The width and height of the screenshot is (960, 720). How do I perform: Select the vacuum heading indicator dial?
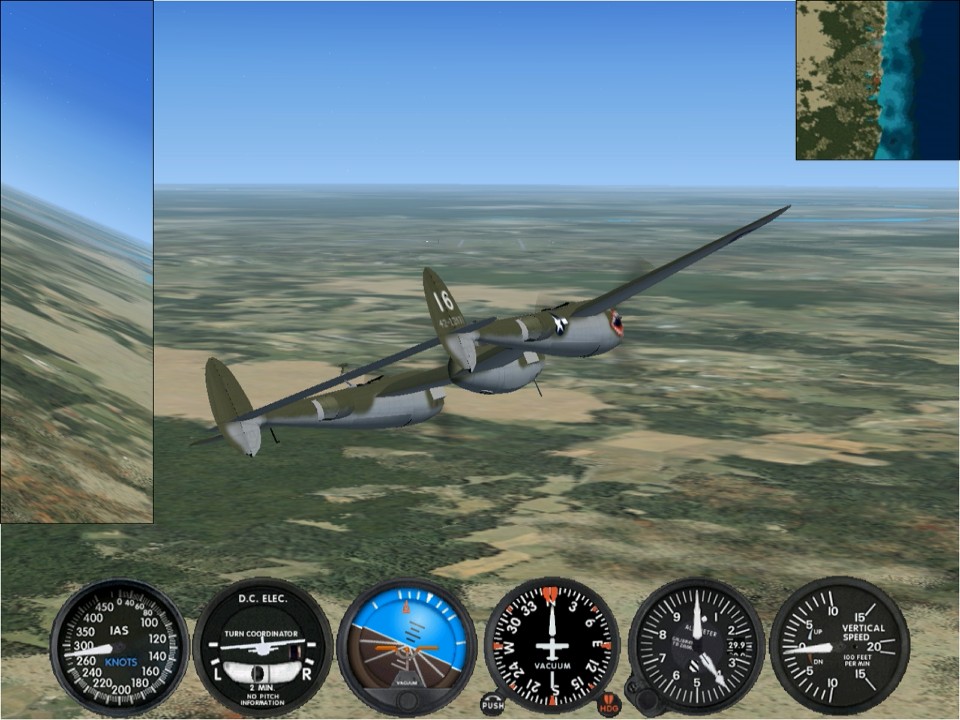552,644
